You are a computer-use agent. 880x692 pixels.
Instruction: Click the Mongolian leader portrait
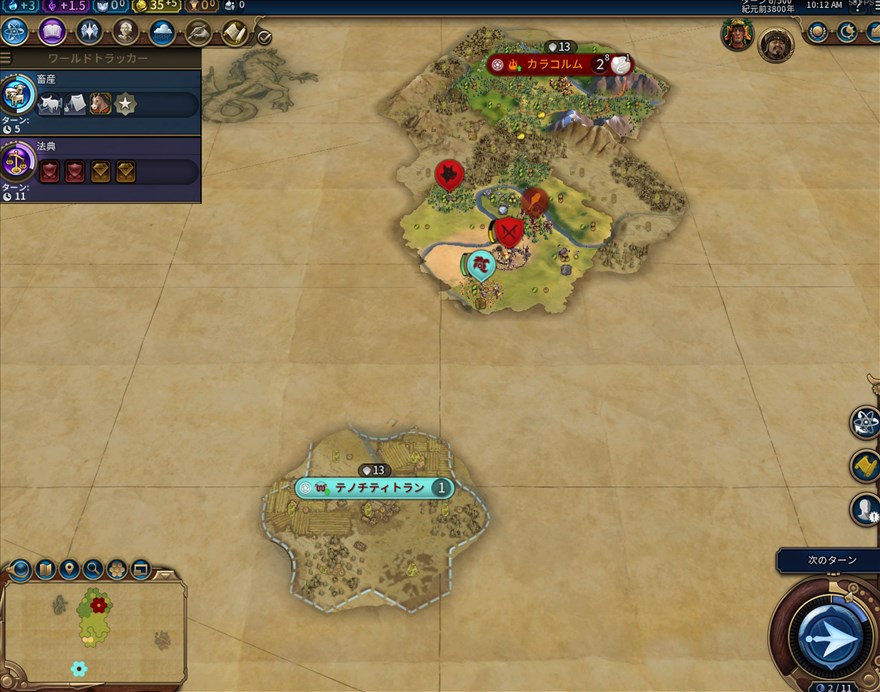click(x=773, y=43)
